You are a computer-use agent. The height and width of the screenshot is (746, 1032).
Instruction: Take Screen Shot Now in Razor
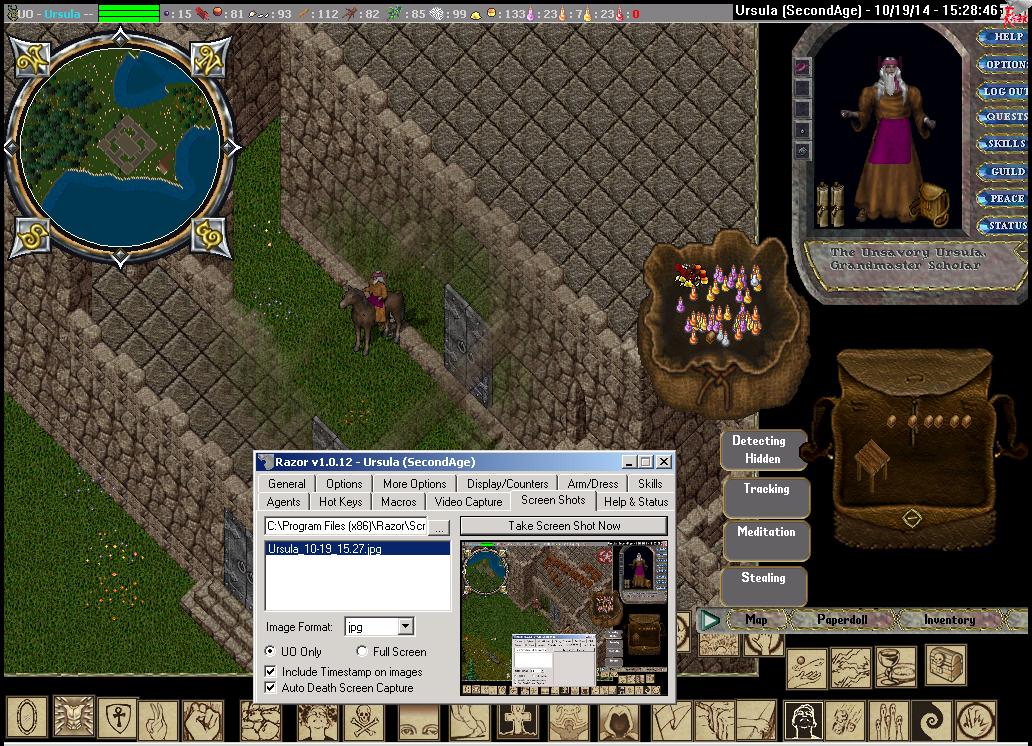click(x=563, y=526)
